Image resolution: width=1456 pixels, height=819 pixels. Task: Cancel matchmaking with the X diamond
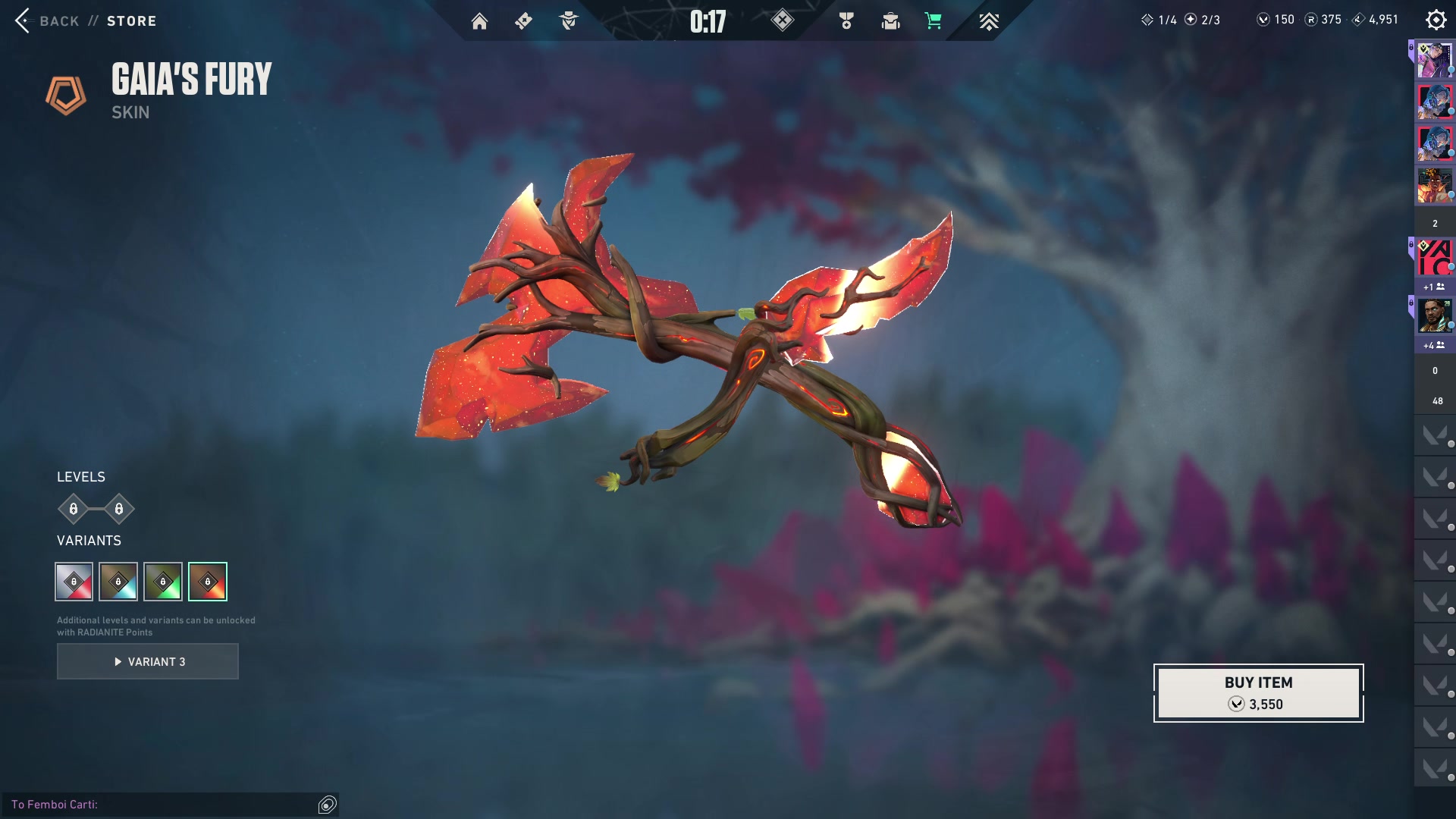pyautogui.click(x=782, y=20)
